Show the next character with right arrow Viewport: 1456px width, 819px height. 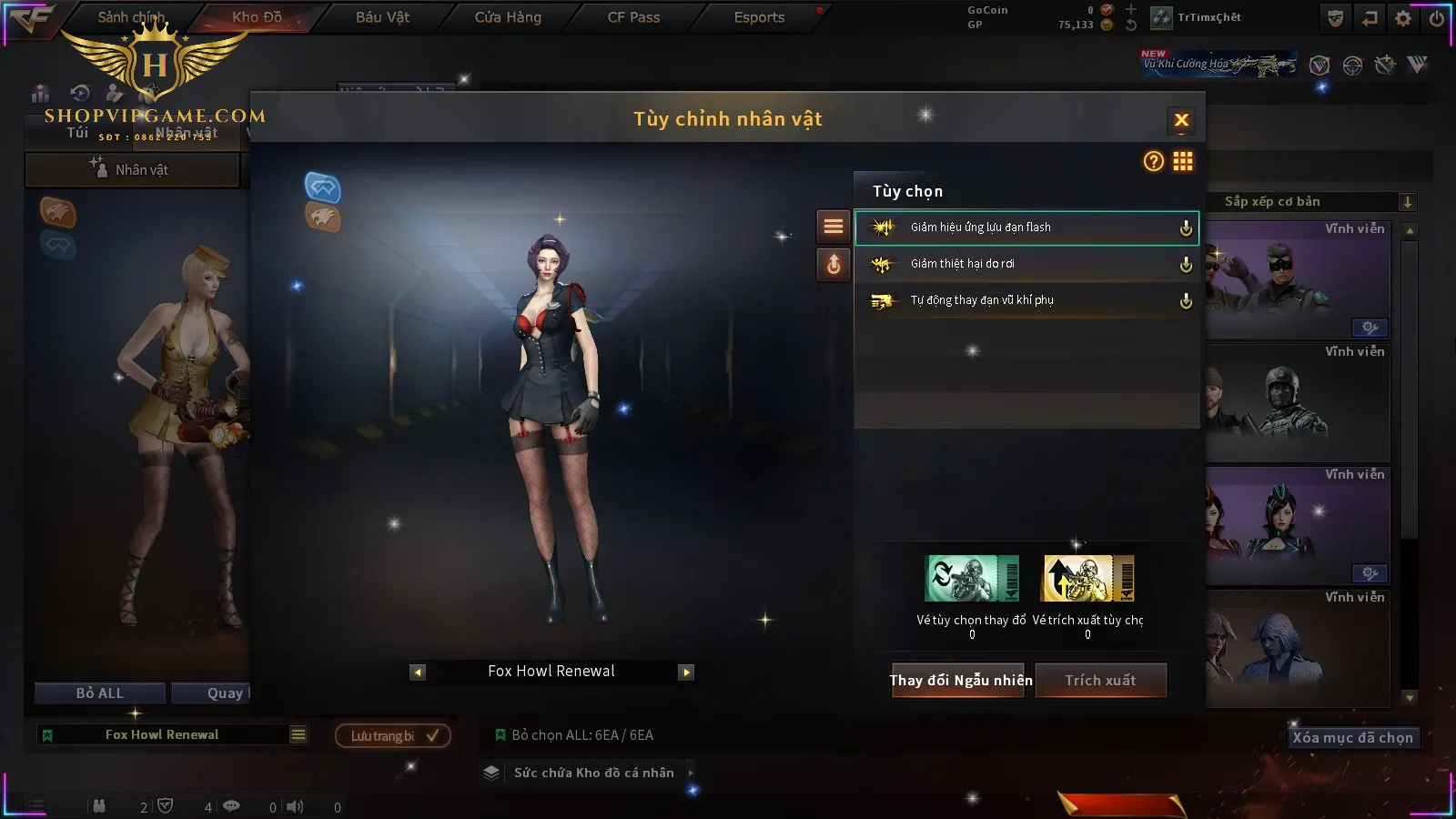[x=686, y=672]
